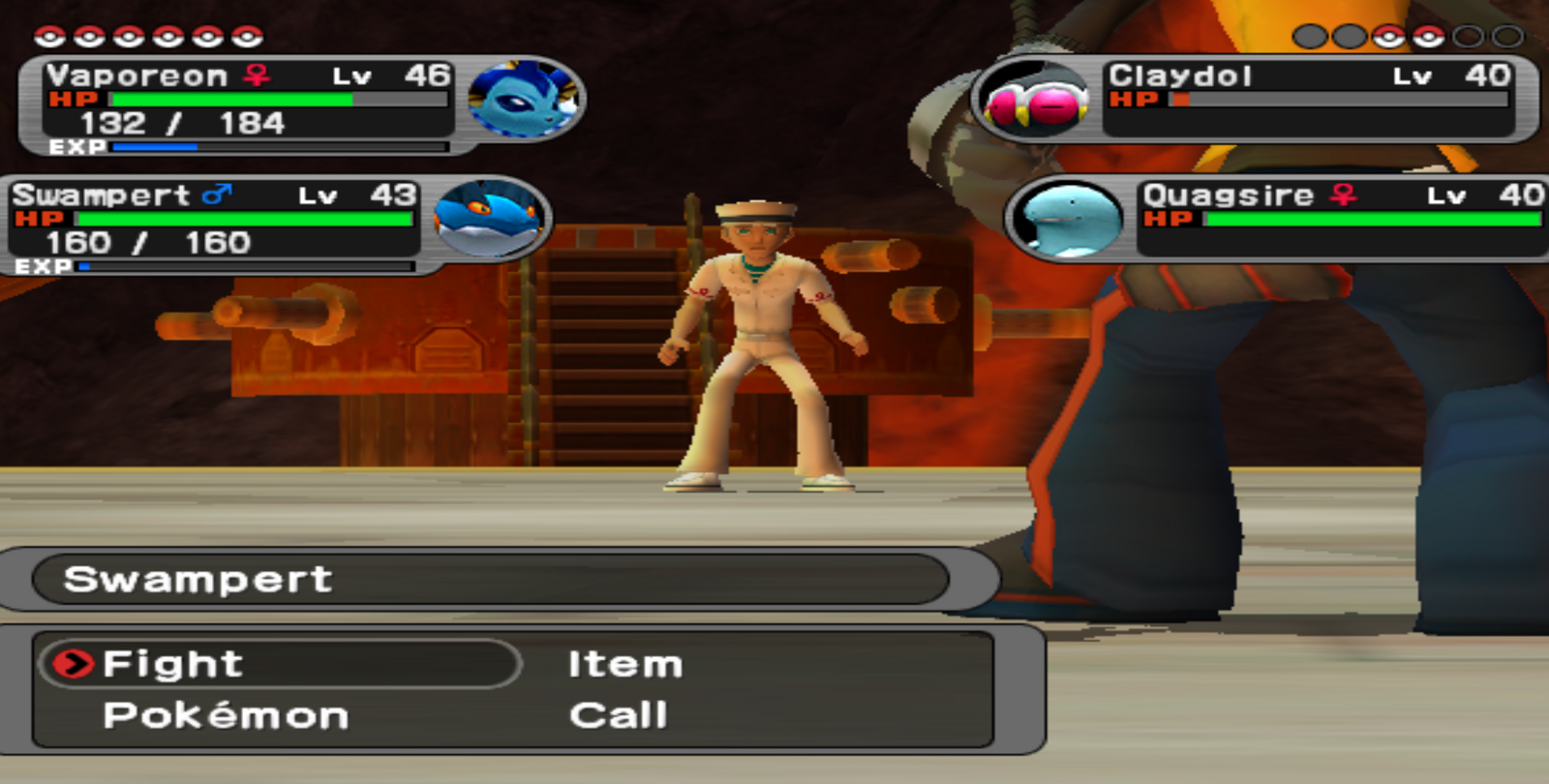
Task: Target the enemy Quagsire portrait
Action: (x=1067, y=220)
